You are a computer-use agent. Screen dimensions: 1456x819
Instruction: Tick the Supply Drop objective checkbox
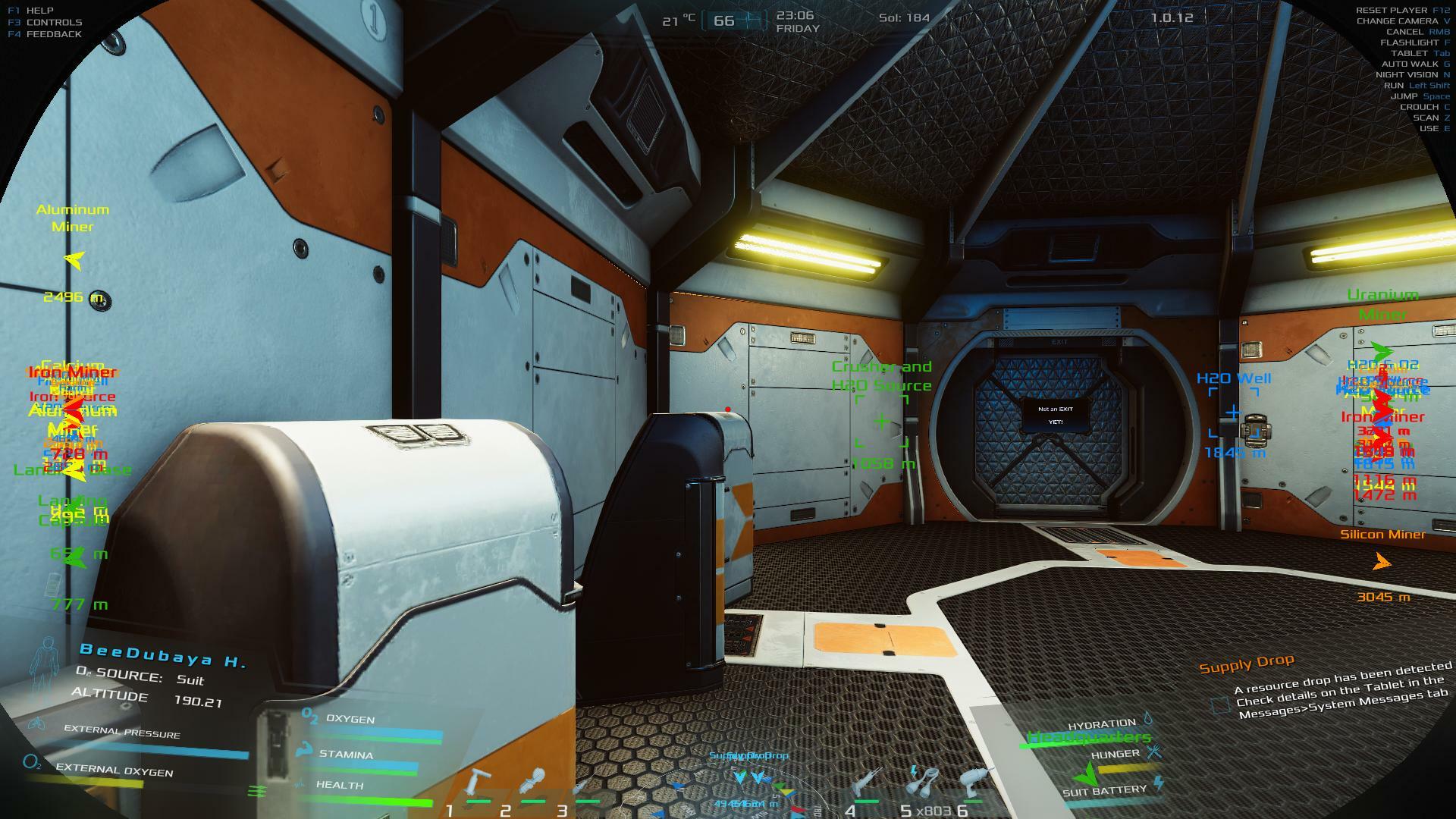pos(1220,705)
